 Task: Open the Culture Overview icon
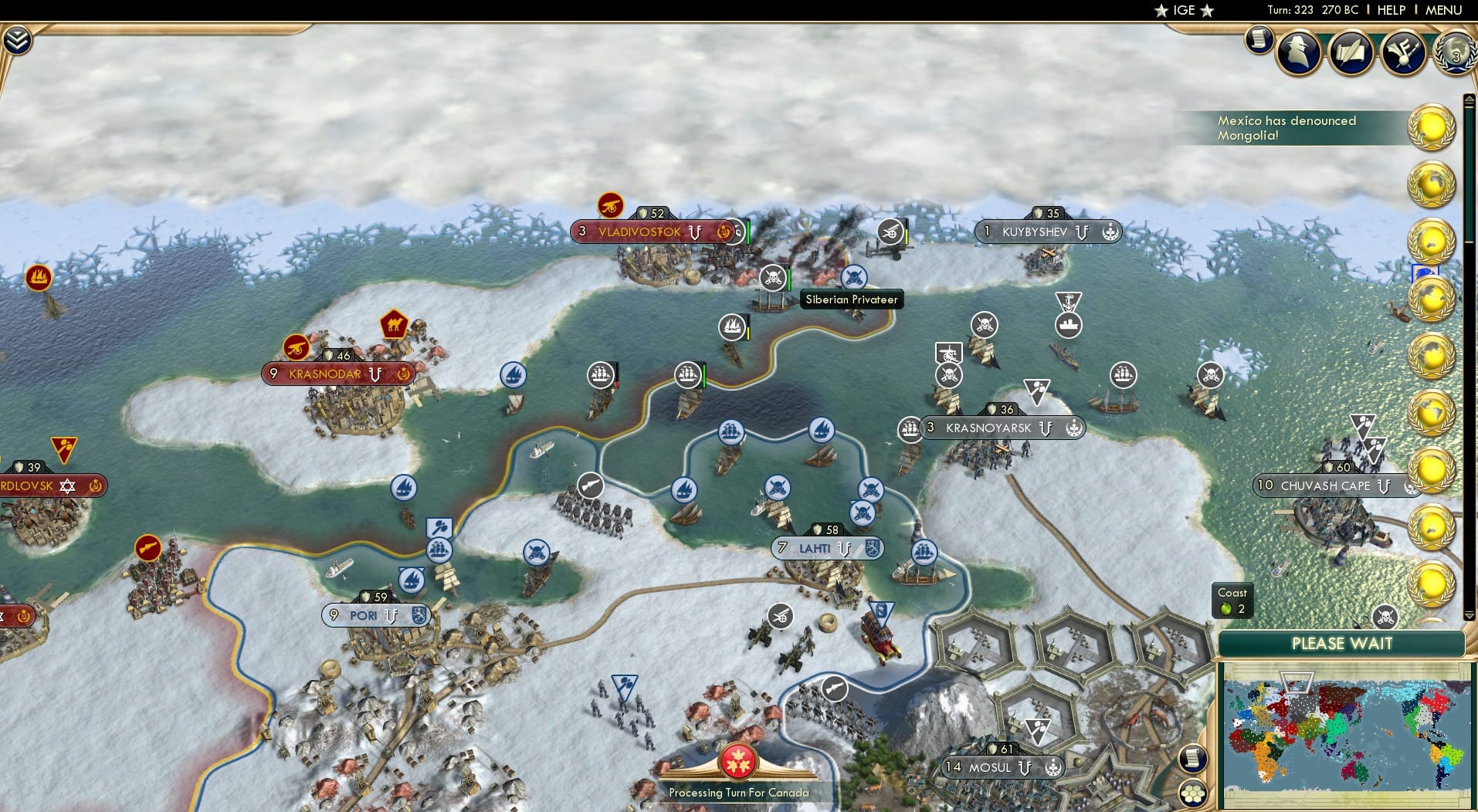click(x=1403, y=51)
